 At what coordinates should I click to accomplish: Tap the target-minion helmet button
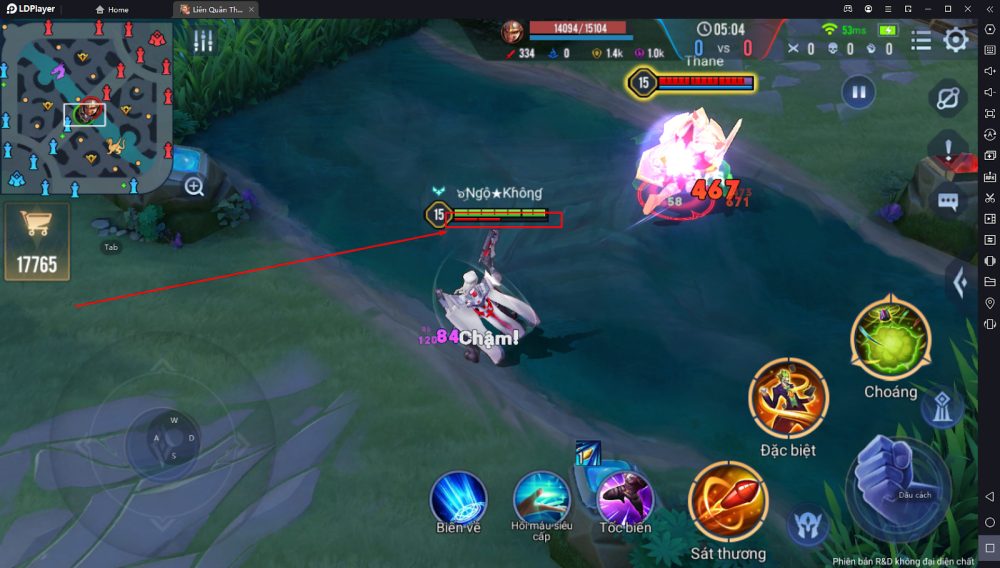coord(806,524)
